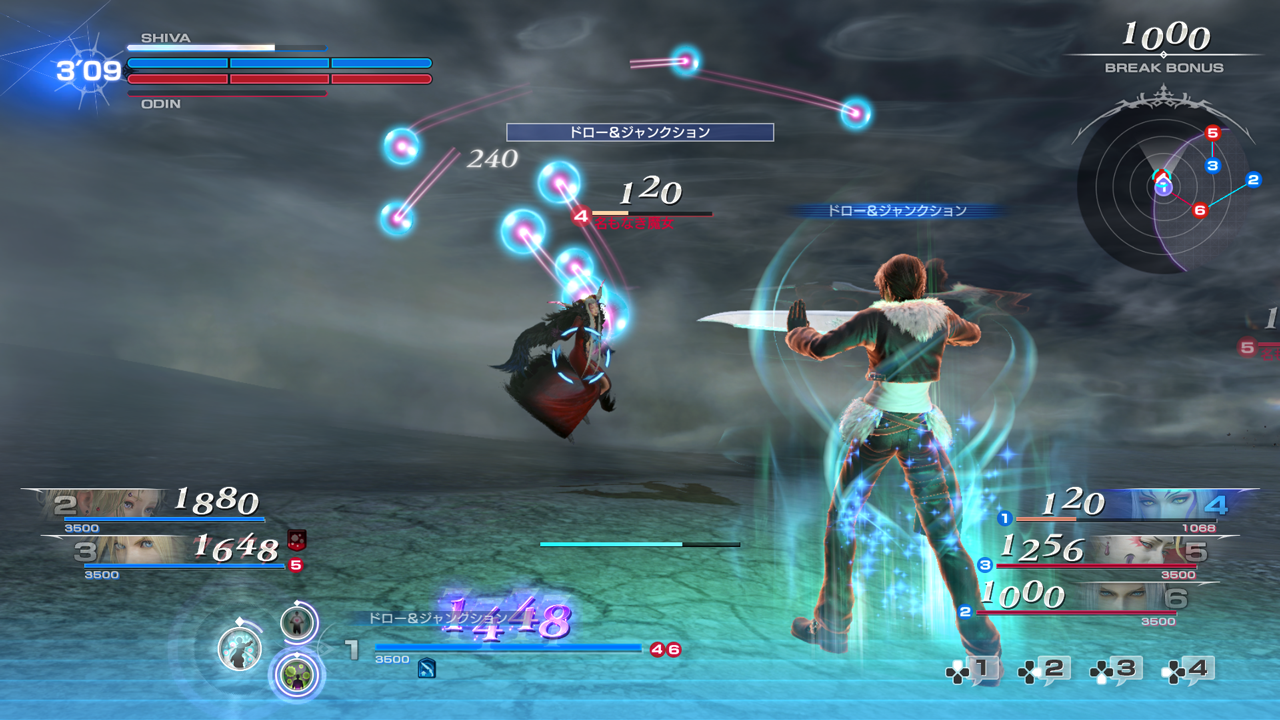Select blue ally marker 2 on the radar
Image resolution: width=1280 pixels, height=720 pixels.
coord(1253,180)
